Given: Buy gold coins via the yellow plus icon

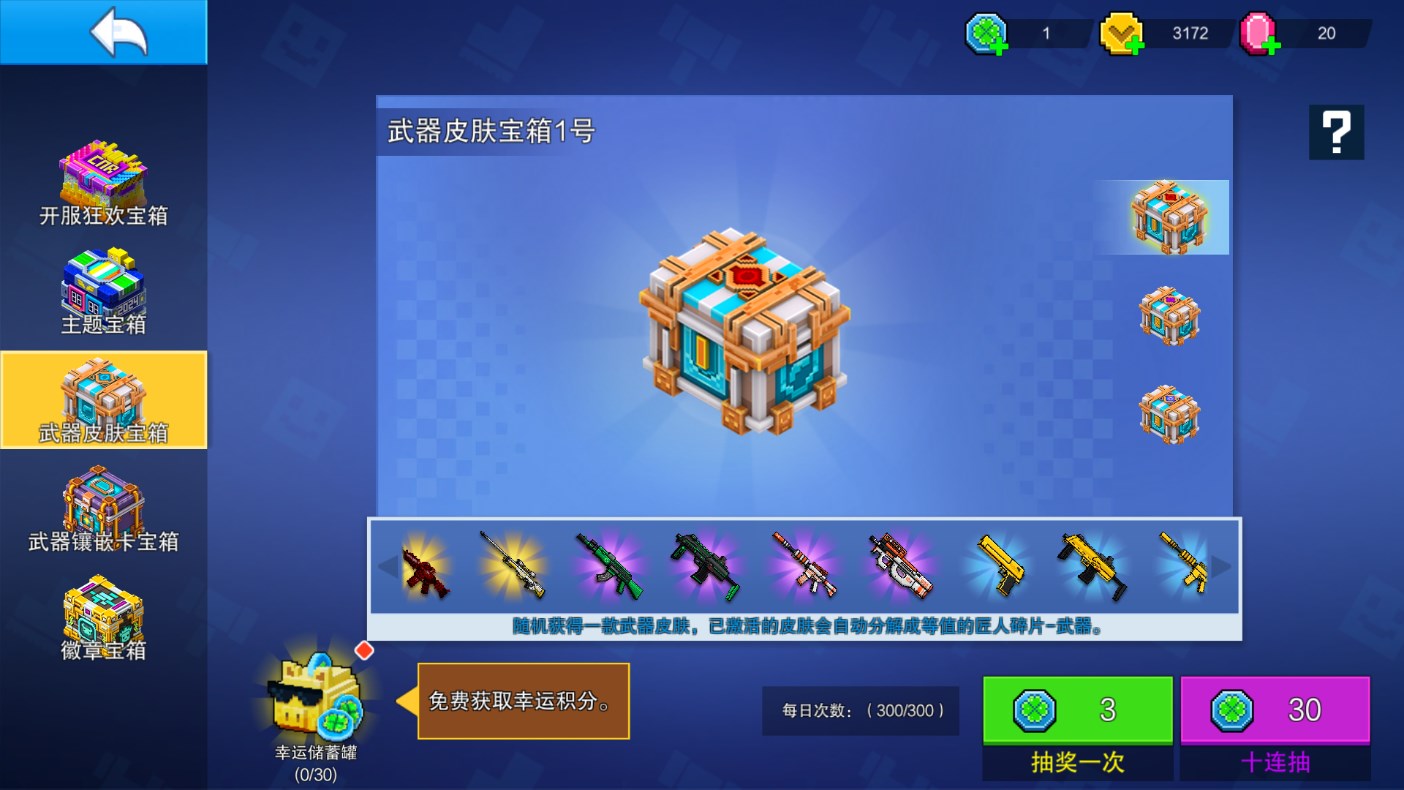Looking at the screenshot, I should [1133, 44].
